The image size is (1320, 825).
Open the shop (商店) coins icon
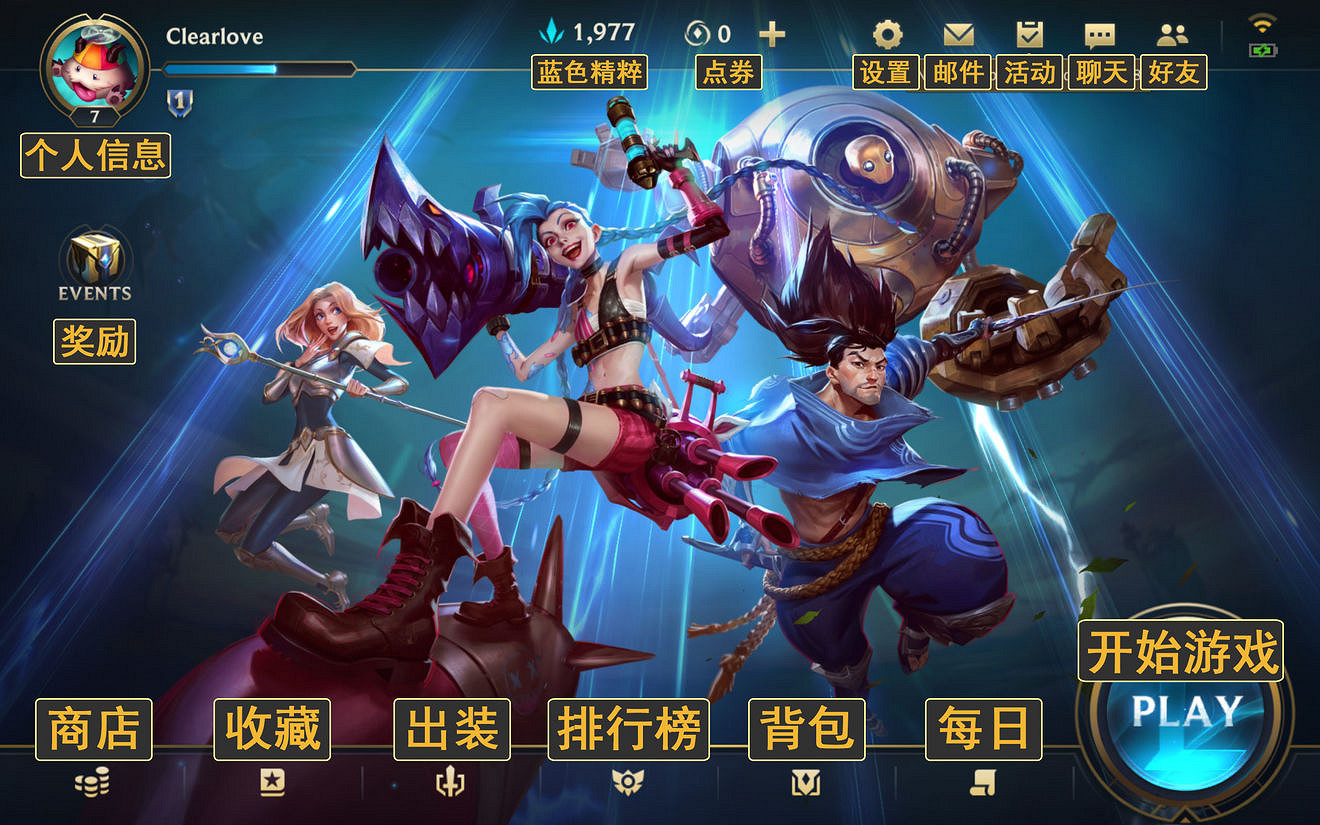[94, 784]
